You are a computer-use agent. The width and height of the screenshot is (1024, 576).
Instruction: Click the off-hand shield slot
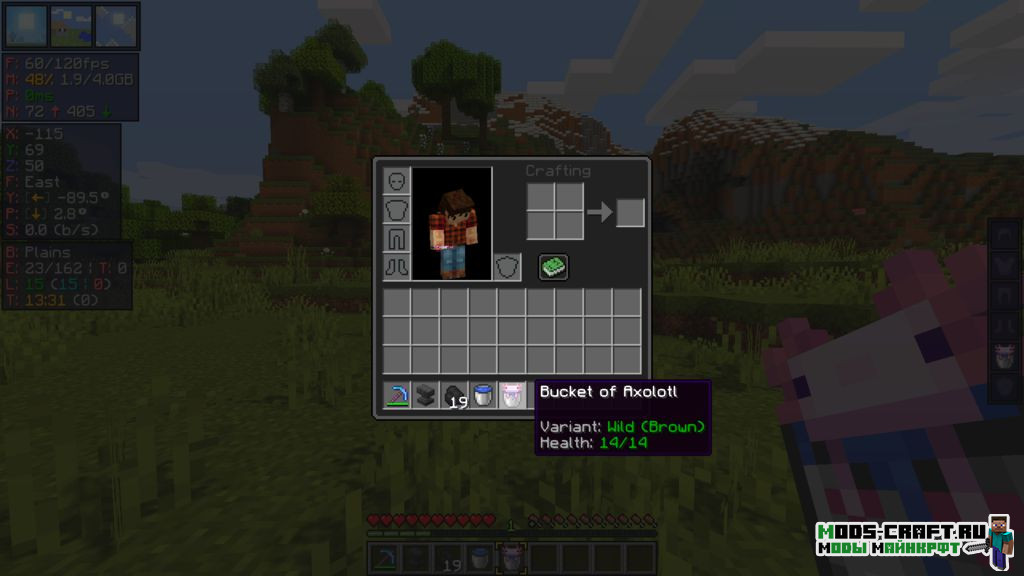click(x=508, y=267)
